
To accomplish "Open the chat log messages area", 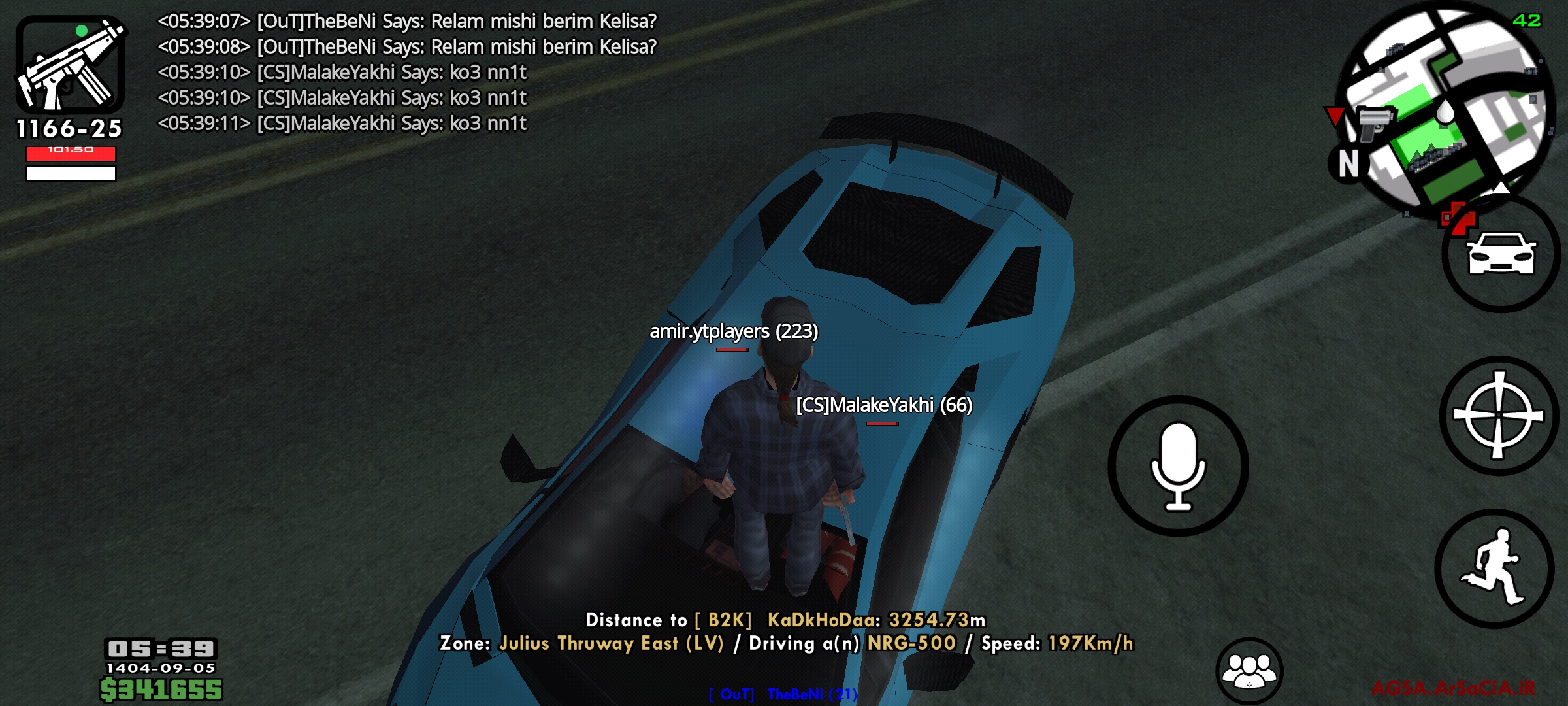I will [x=406, y=72].
